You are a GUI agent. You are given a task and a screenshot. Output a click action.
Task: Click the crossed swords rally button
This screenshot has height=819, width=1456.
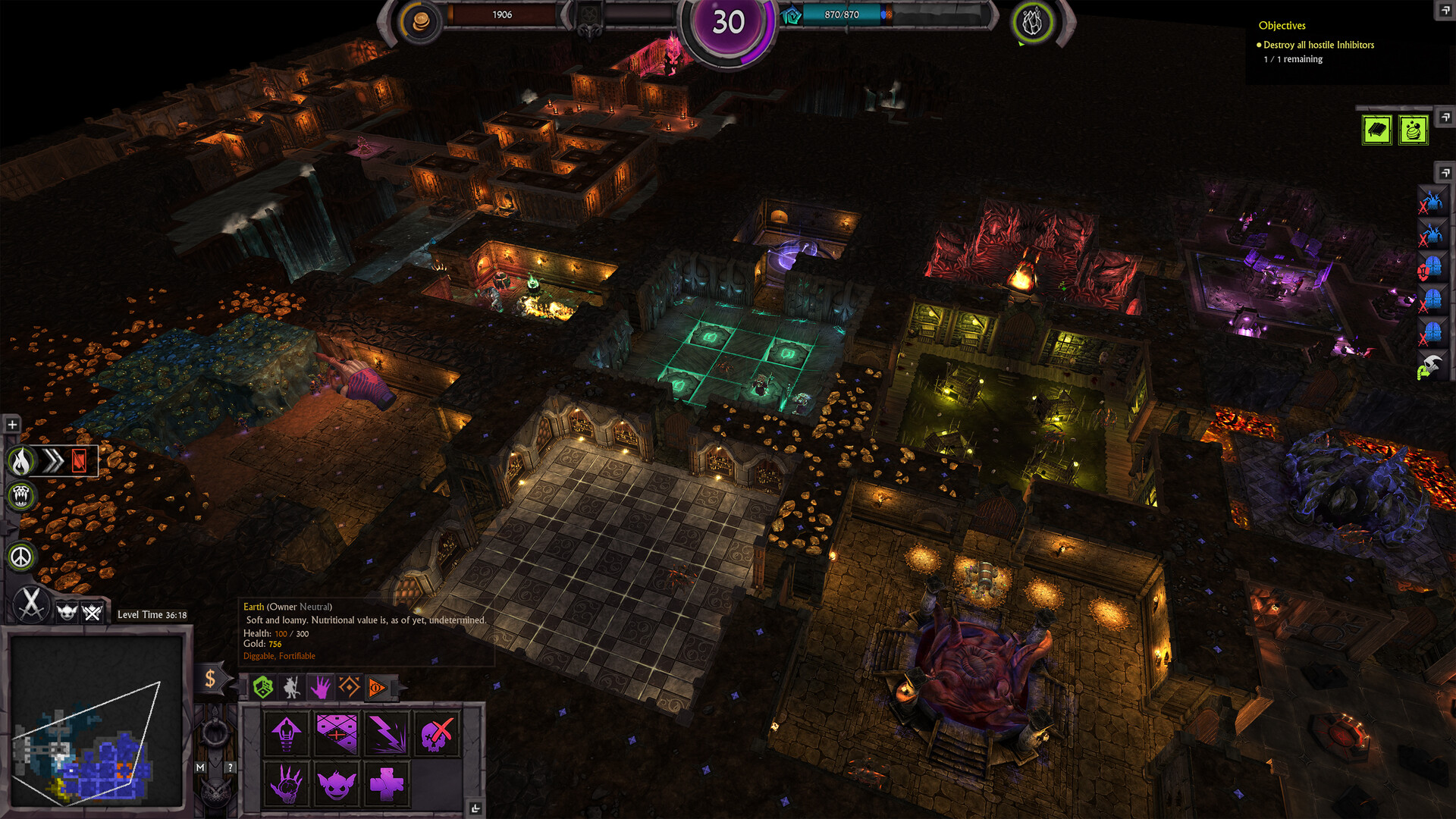click(x=31, y=604)
